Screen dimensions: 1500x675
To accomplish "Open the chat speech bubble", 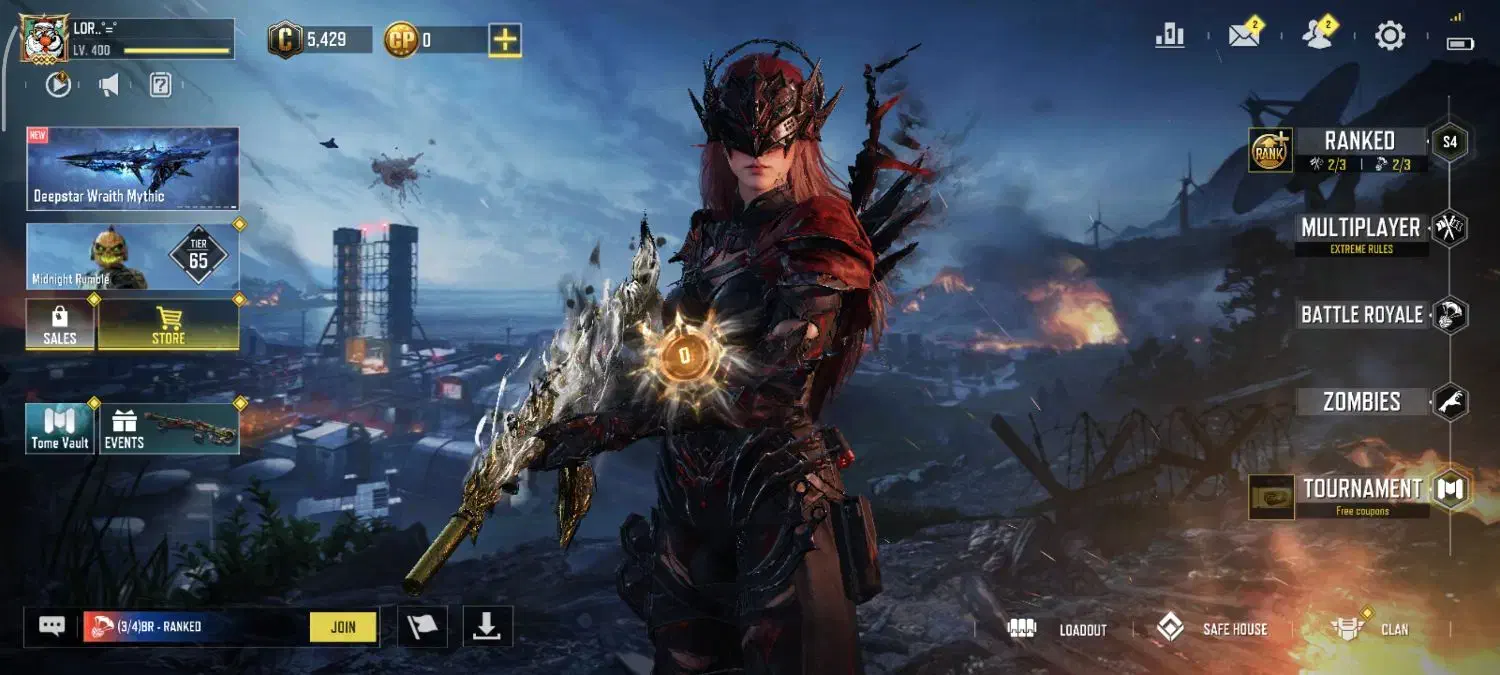I will click(x=52, y=627).
